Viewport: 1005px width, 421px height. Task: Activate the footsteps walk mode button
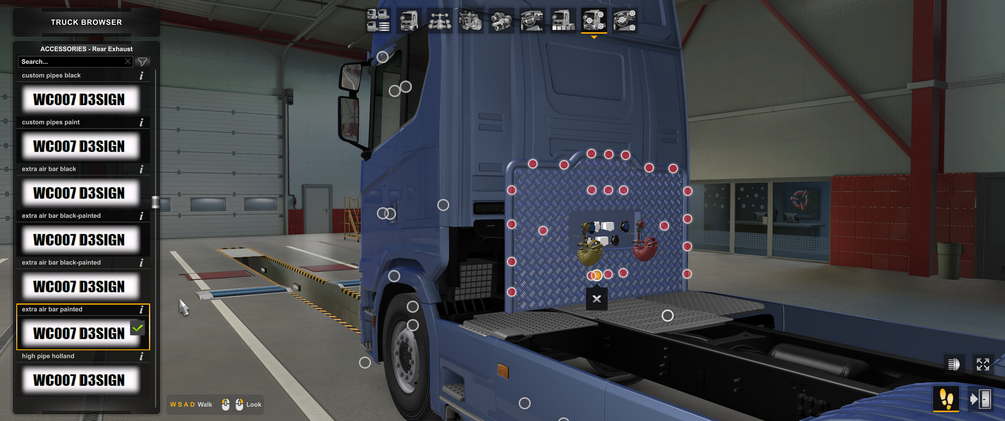click(x=945, y=399)
